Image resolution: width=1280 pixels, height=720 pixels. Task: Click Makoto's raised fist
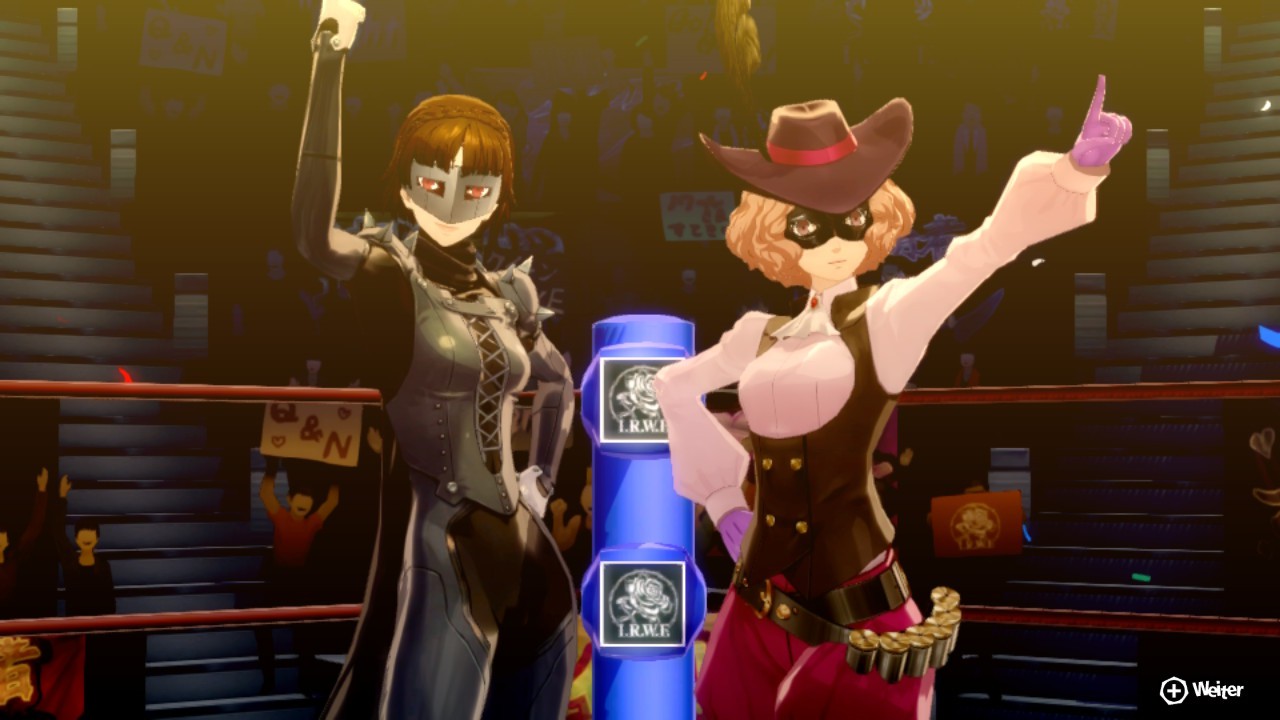tap(335, 20)
